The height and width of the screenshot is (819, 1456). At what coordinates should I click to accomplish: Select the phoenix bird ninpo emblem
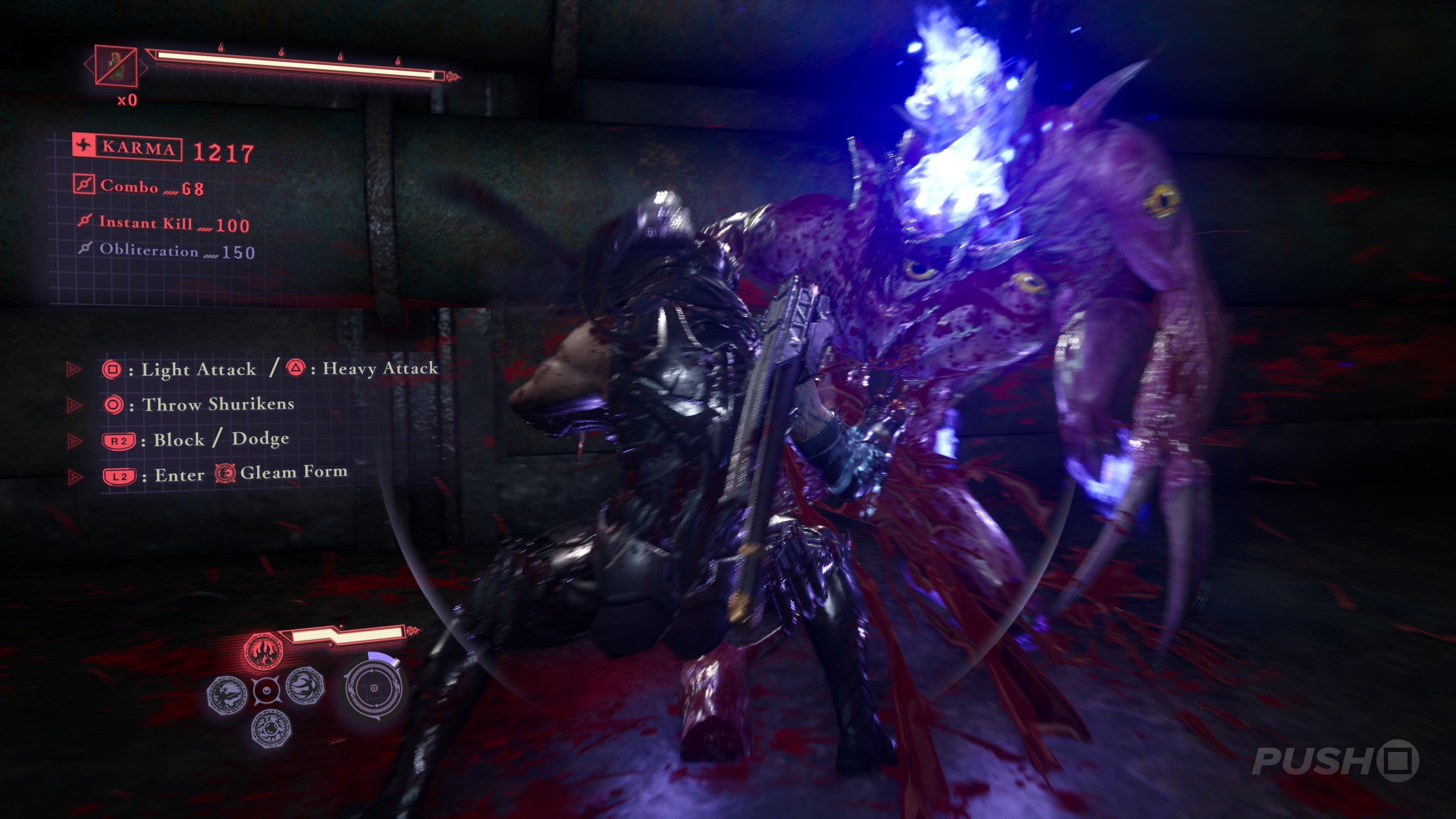227,695
